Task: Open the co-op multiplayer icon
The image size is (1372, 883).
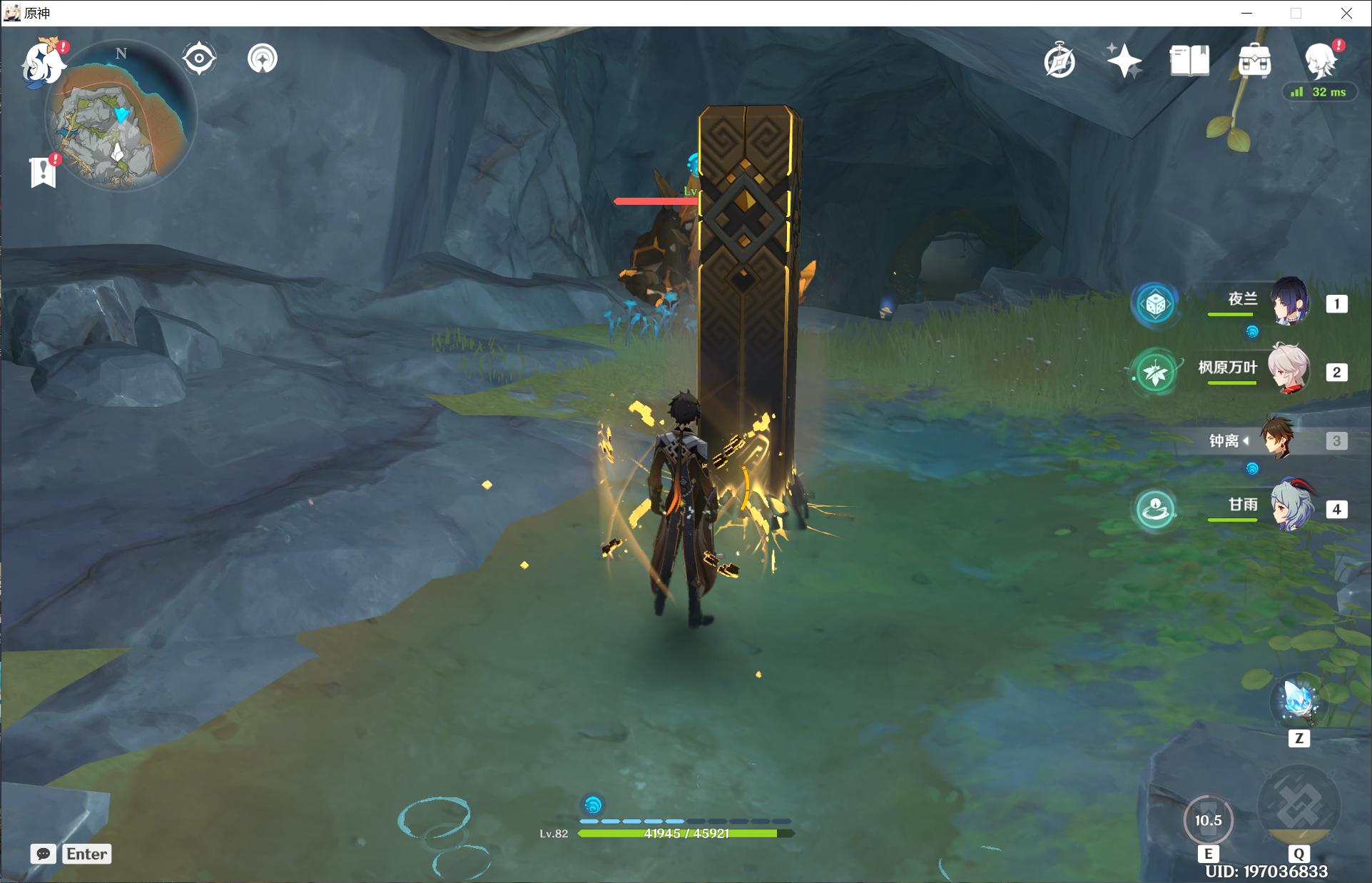Action: coord(263,59)
